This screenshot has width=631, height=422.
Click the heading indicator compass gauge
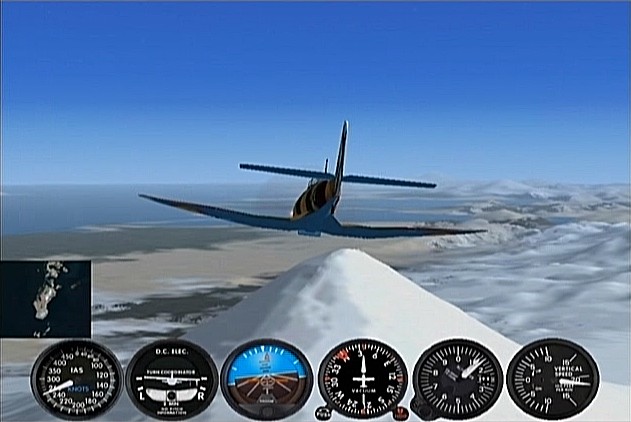click(362, 380)
